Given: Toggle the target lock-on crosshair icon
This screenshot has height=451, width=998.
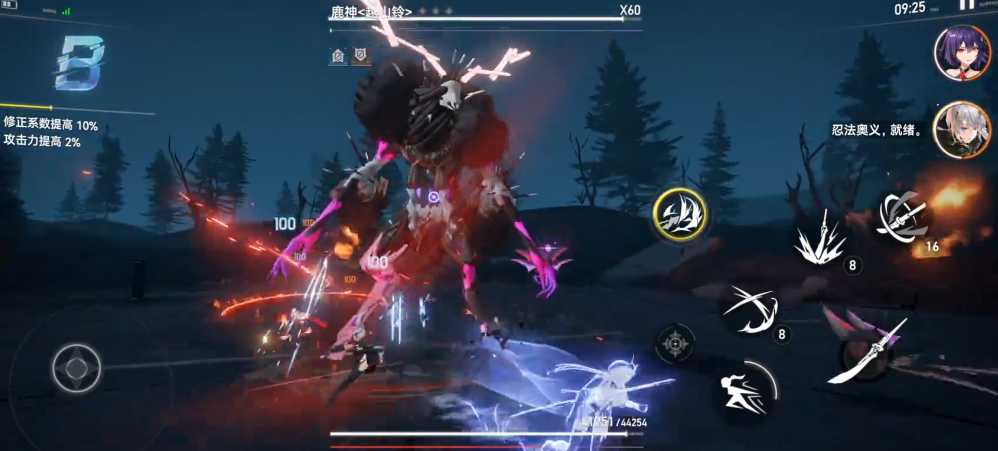Looking at the screenshot, I should (676, 344).
